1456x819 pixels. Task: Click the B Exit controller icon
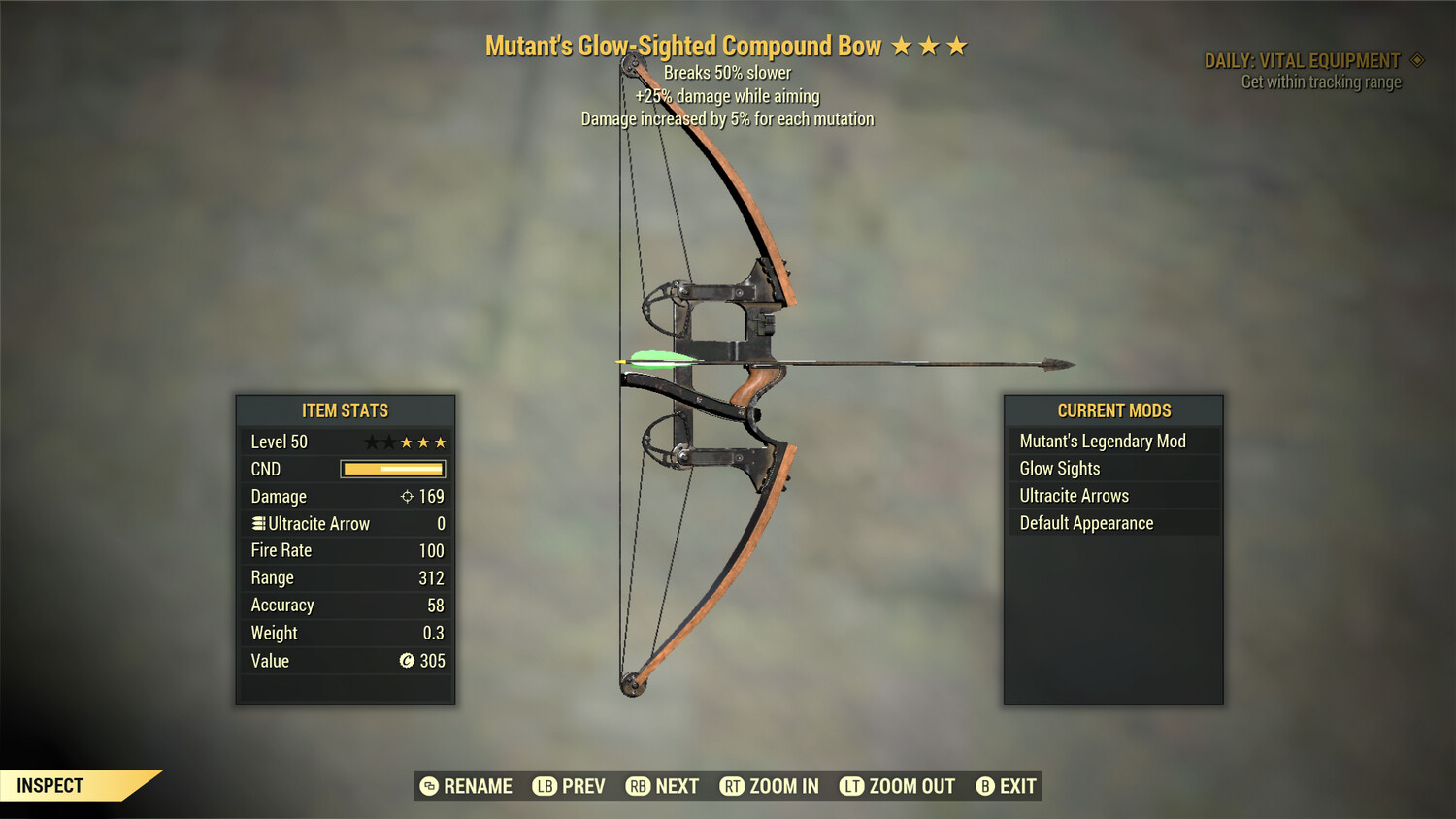986,786
